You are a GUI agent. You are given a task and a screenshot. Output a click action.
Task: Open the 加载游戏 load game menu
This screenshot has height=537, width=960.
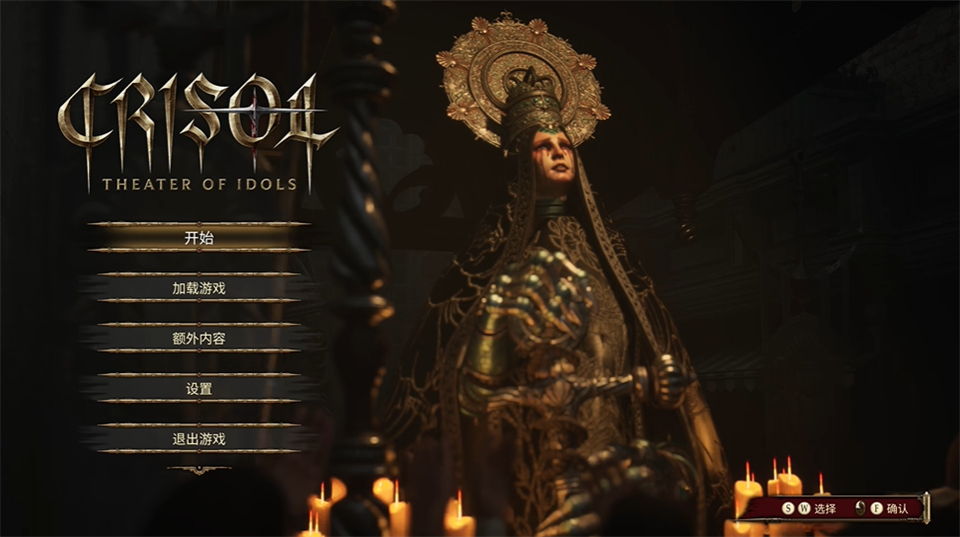pyautogui.click(x=199, y=288)
